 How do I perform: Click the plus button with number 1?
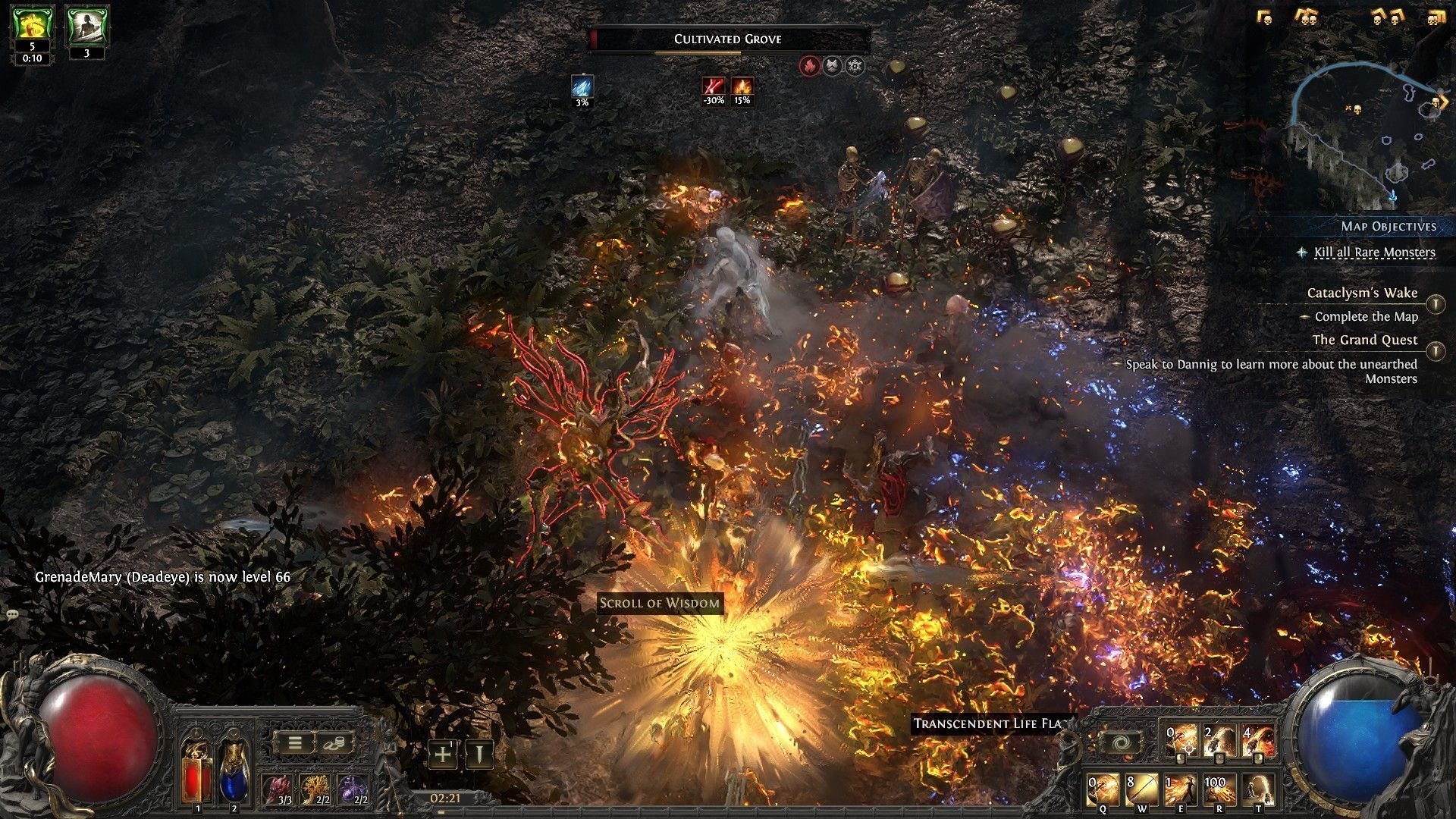443,754
